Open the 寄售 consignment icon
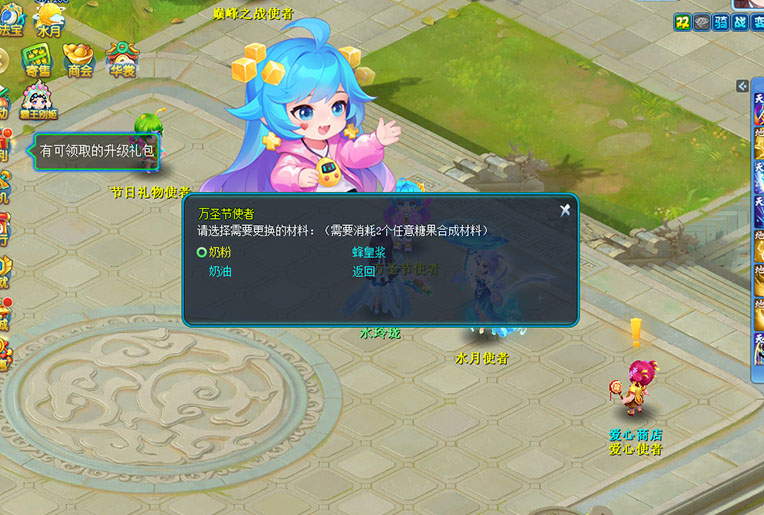Screen dimensions: 764x515 pos(38,59)
